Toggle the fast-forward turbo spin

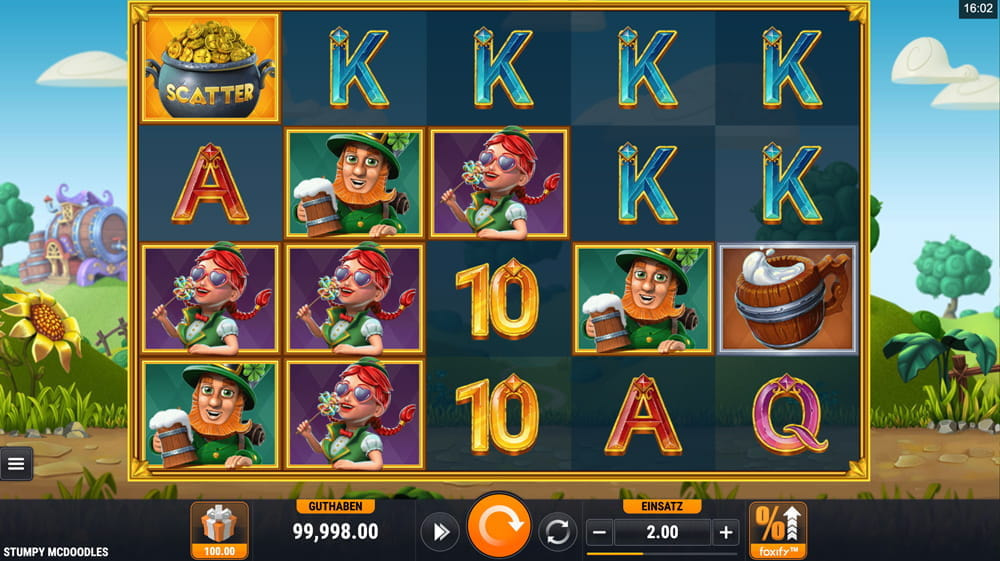coord(439,532)
